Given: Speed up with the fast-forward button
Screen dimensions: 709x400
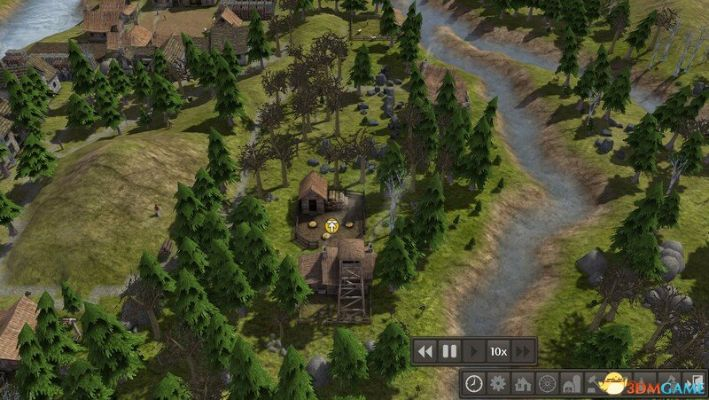Looking at the screenshot, I should click(x=524, y=351).
